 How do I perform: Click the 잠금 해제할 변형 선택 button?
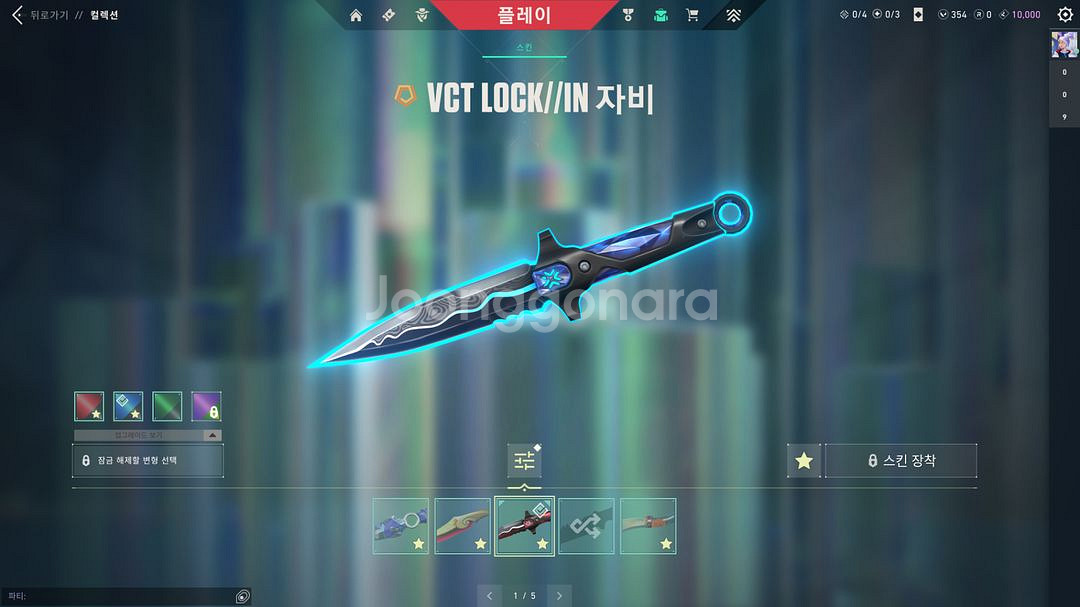(x=148, y=461)
